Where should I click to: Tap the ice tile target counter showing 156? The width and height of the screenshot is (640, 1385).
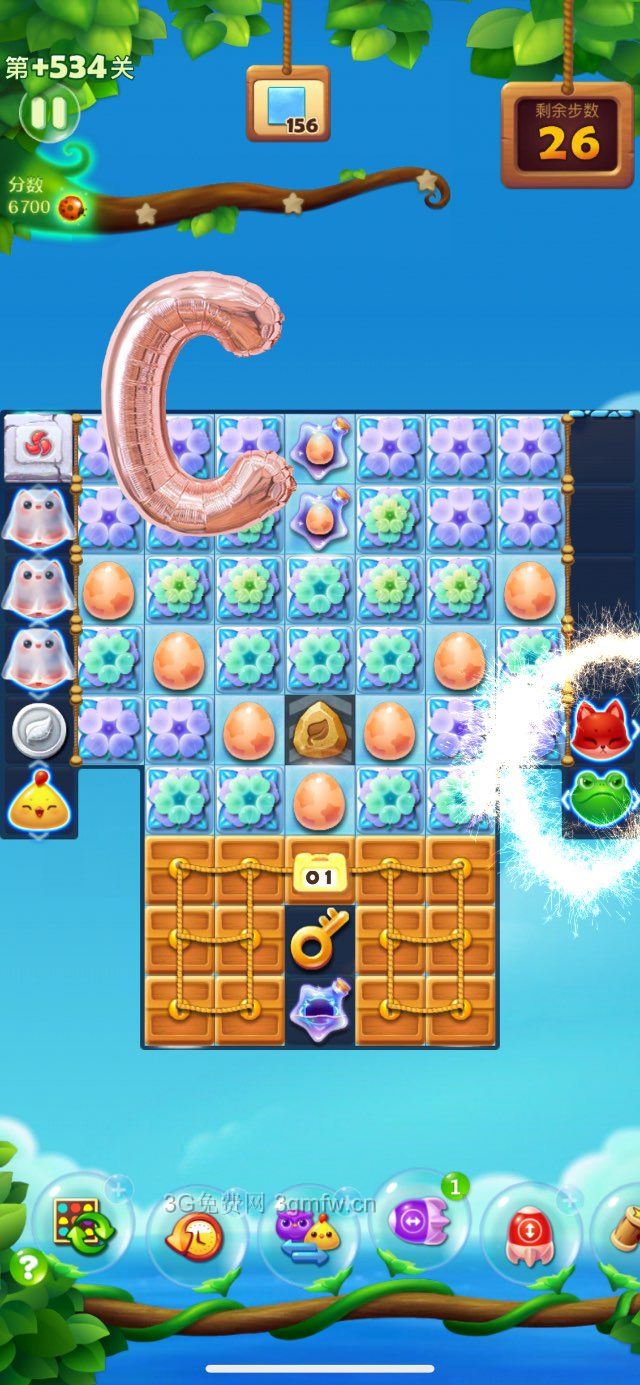288,104
